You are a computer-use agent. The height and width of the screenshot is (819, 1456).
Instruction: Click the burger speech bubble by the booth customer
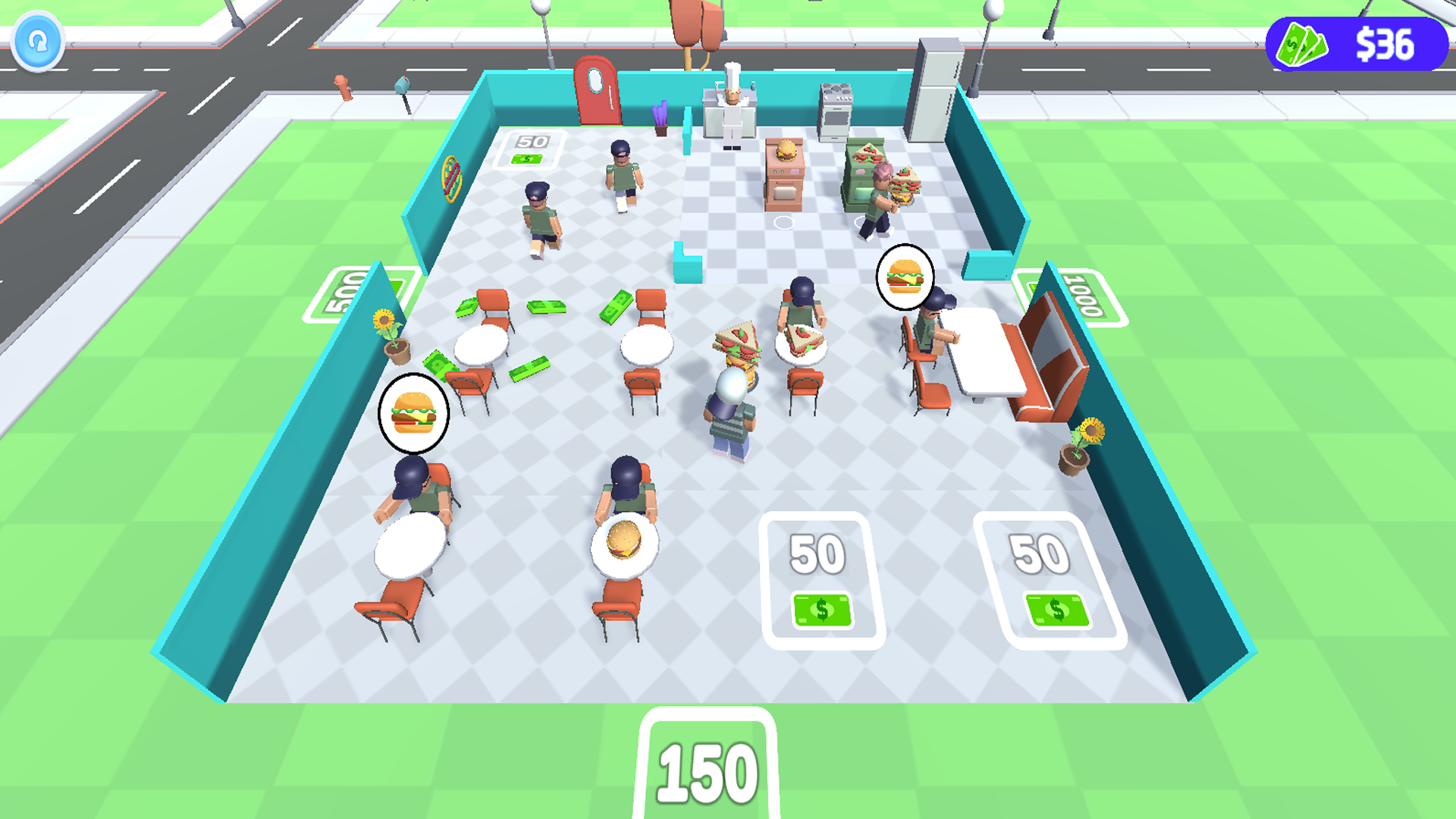[x=905, y=277]
